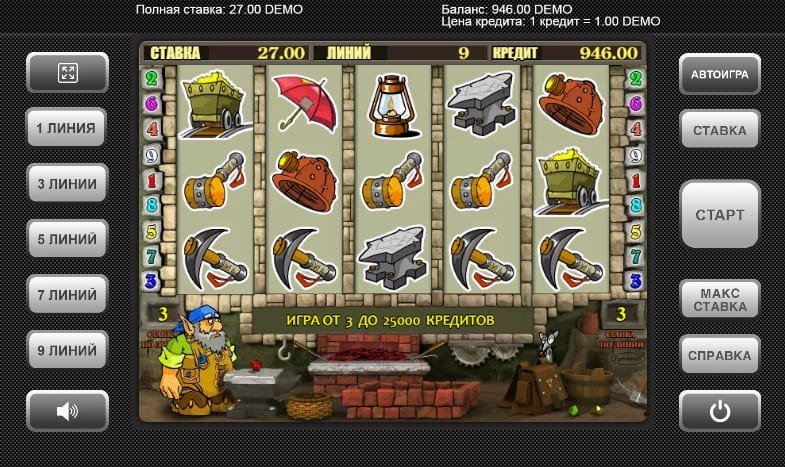
Task: Toggle fullscreen mode with the expand icon
Action: click(67, 72)
